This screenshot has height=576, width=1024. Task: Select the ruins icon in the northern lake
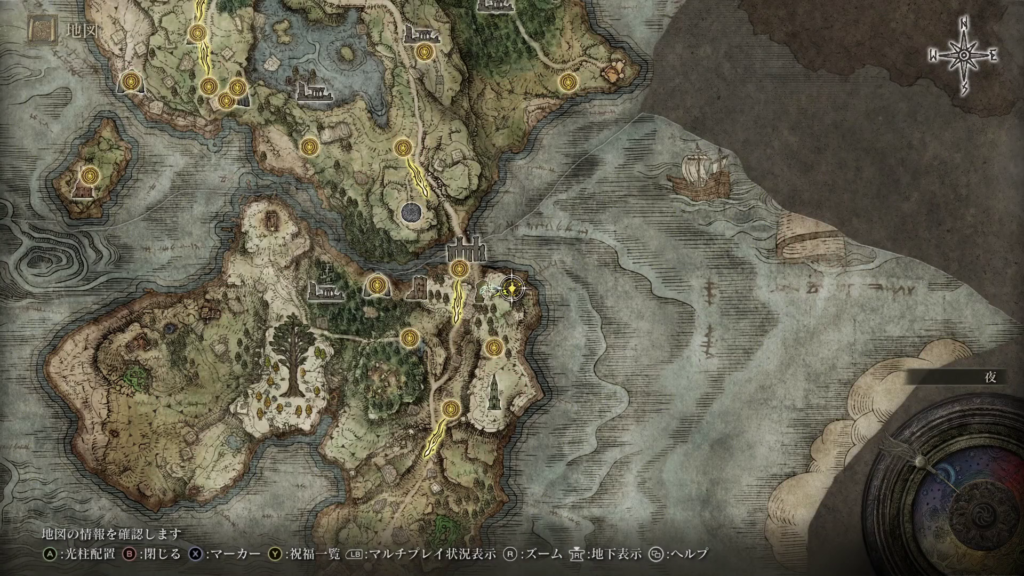pos(315,91)
